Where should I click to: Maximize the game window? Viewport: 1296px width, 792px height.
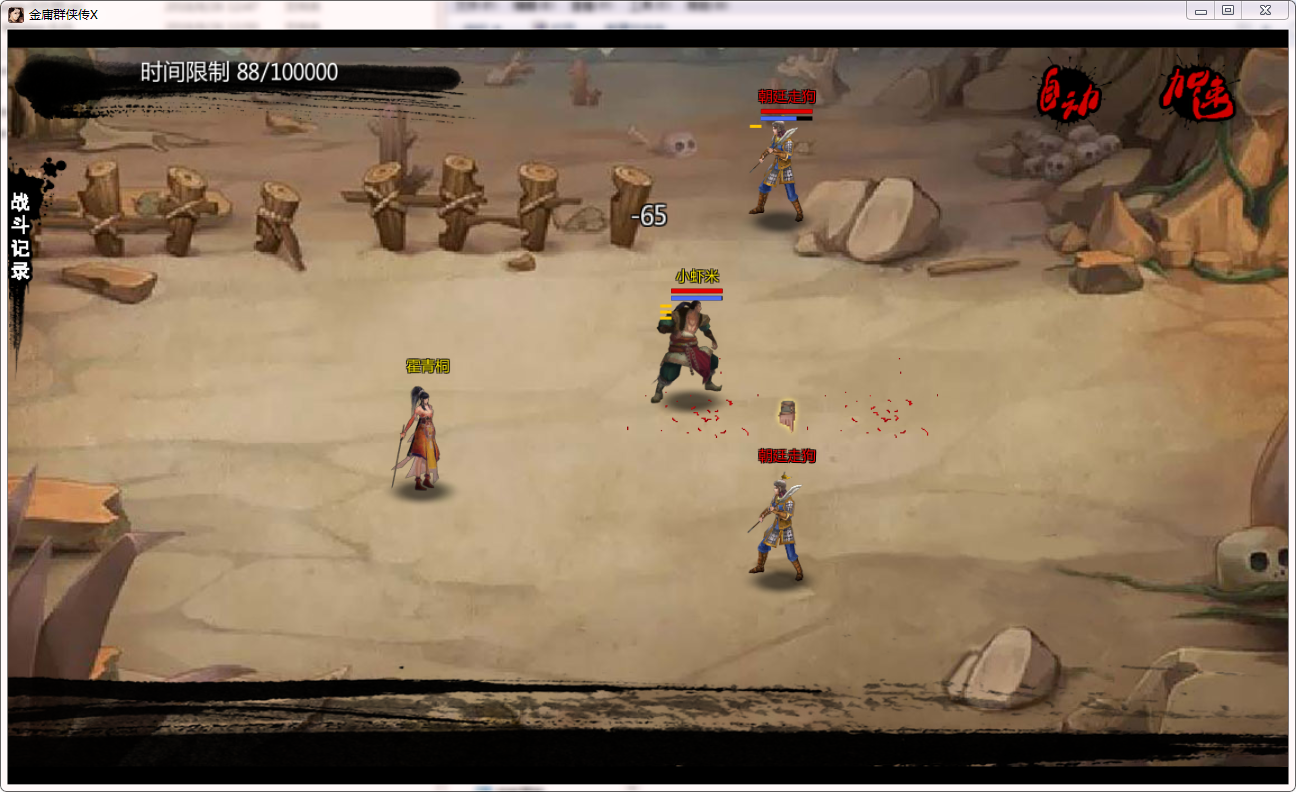coord(1228,11)
